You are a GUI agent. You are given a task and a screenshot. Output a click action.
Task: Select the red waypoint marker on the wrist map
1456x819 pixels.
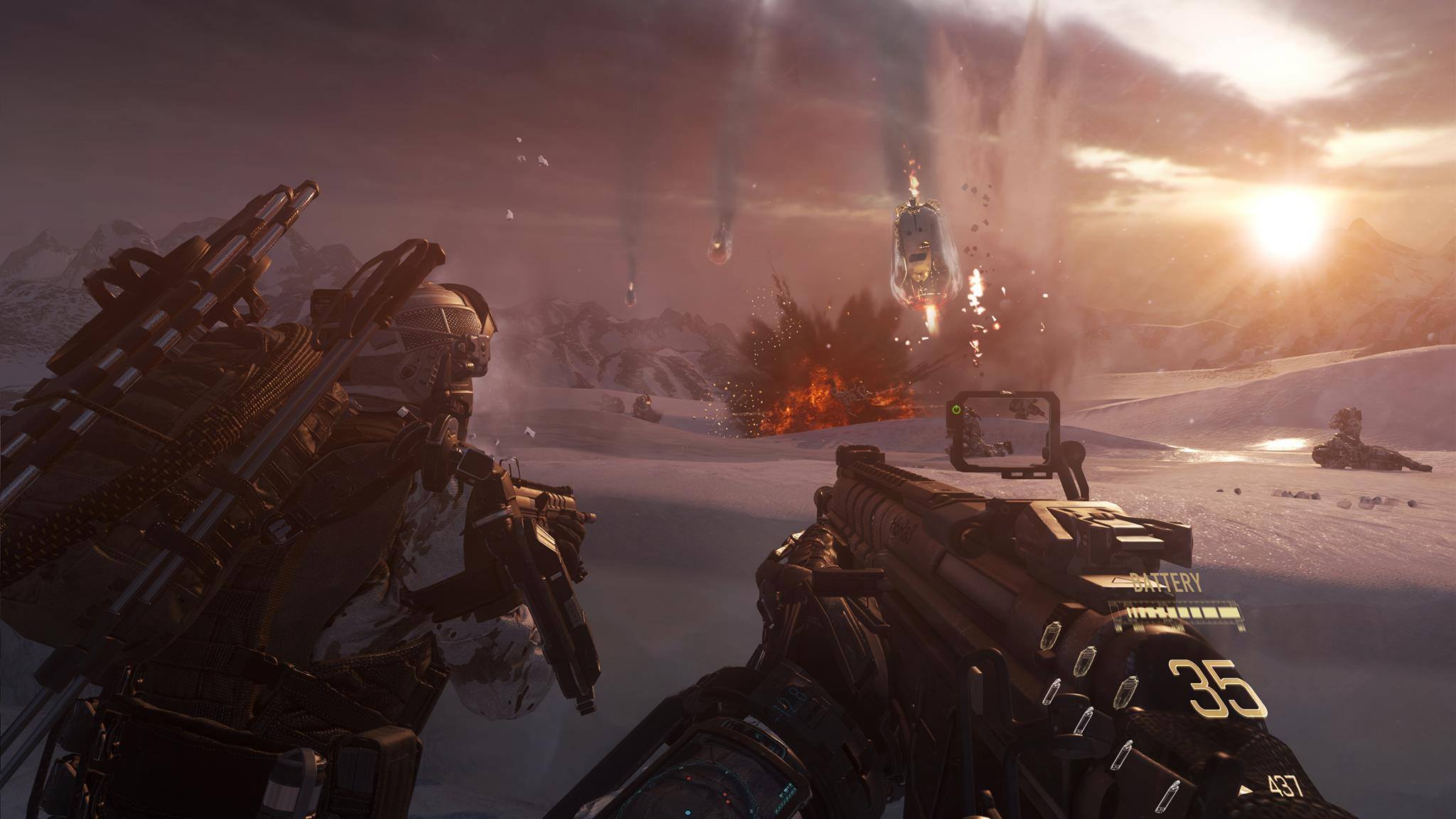pyautogui.click(x=688, y=778)
